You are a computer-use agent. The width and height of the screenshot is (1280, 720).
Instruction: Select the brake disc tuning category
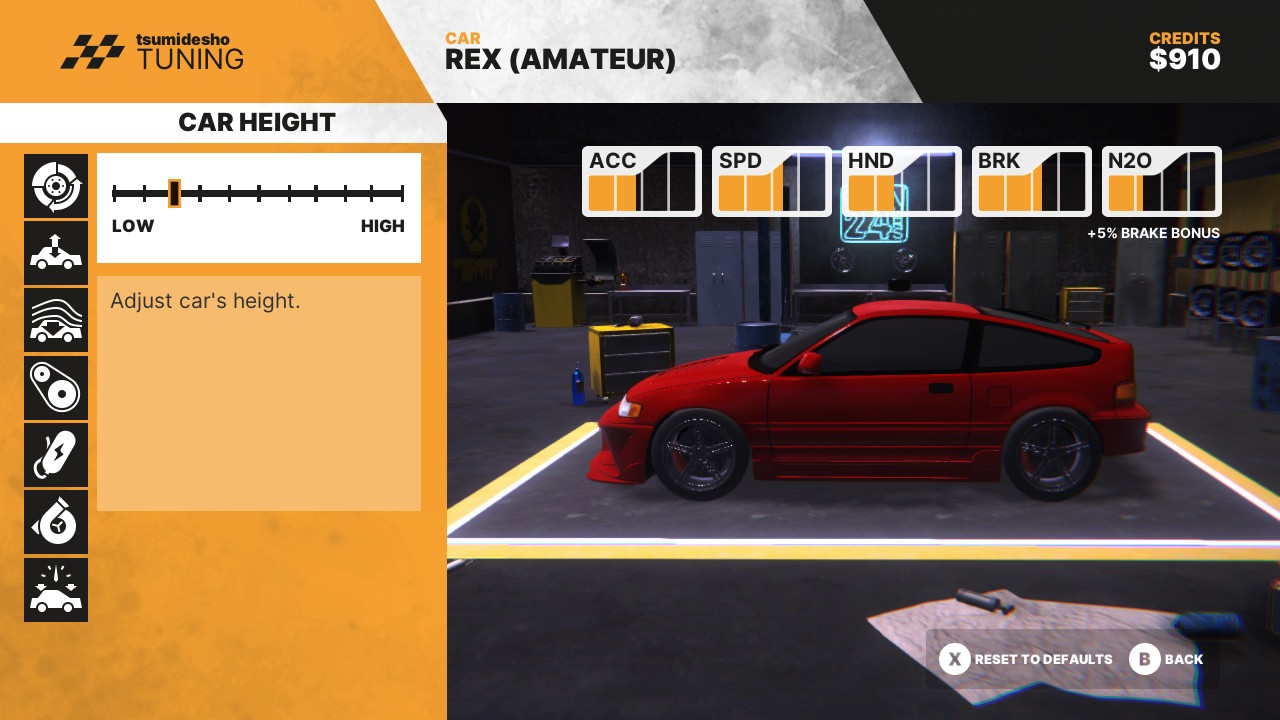click(x=56, y=186)
